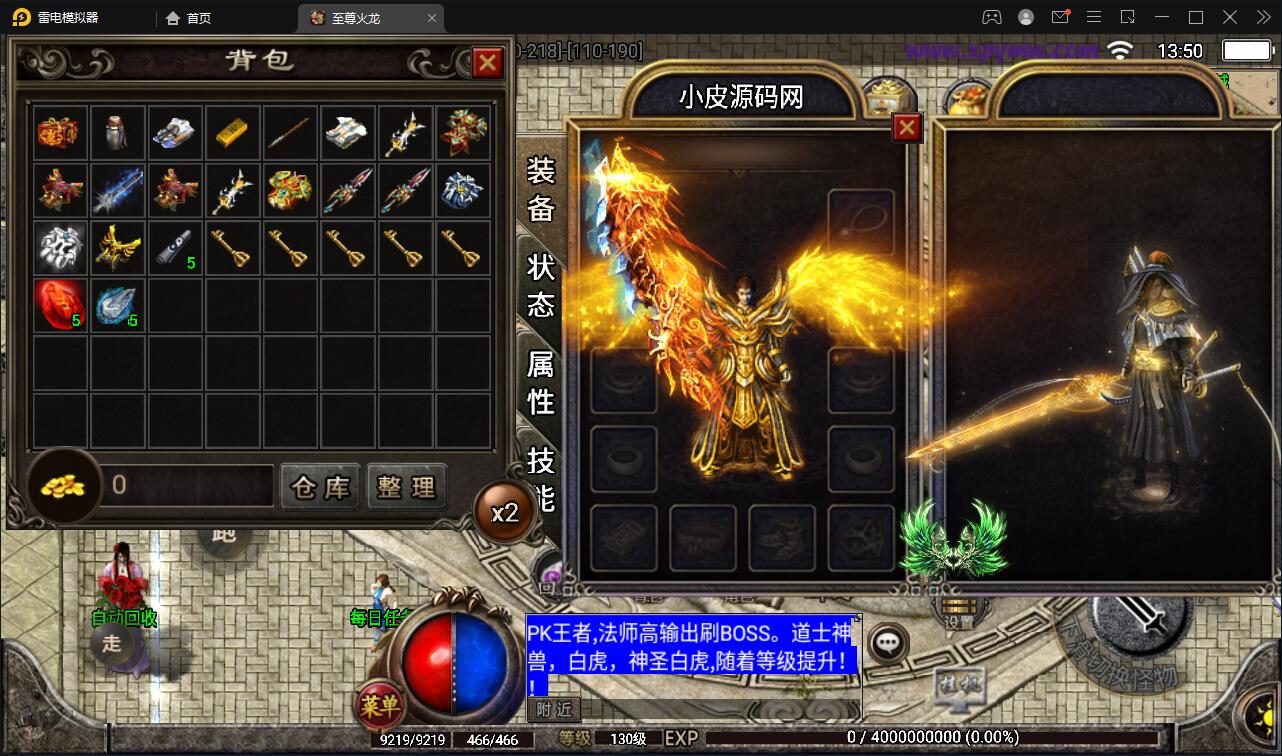Click the 整理 sort backpack button
Image resolution: width=1282 pixels, height=756 pixels.
click(x=406, y=486)
